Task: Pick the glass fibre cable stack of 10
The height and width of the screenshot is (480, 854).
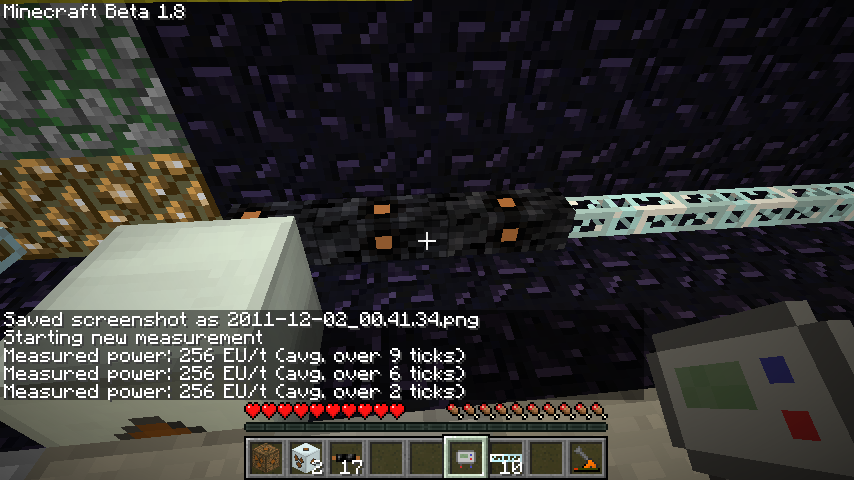Action: 505,458
